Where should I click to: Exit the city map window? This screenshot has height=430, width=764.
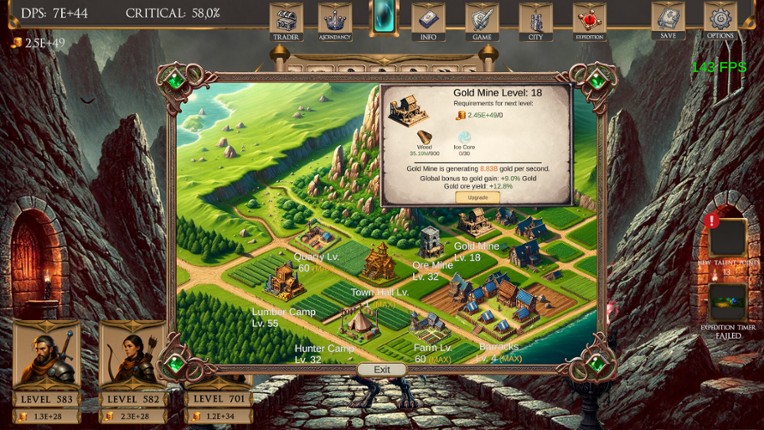[382, 370]
